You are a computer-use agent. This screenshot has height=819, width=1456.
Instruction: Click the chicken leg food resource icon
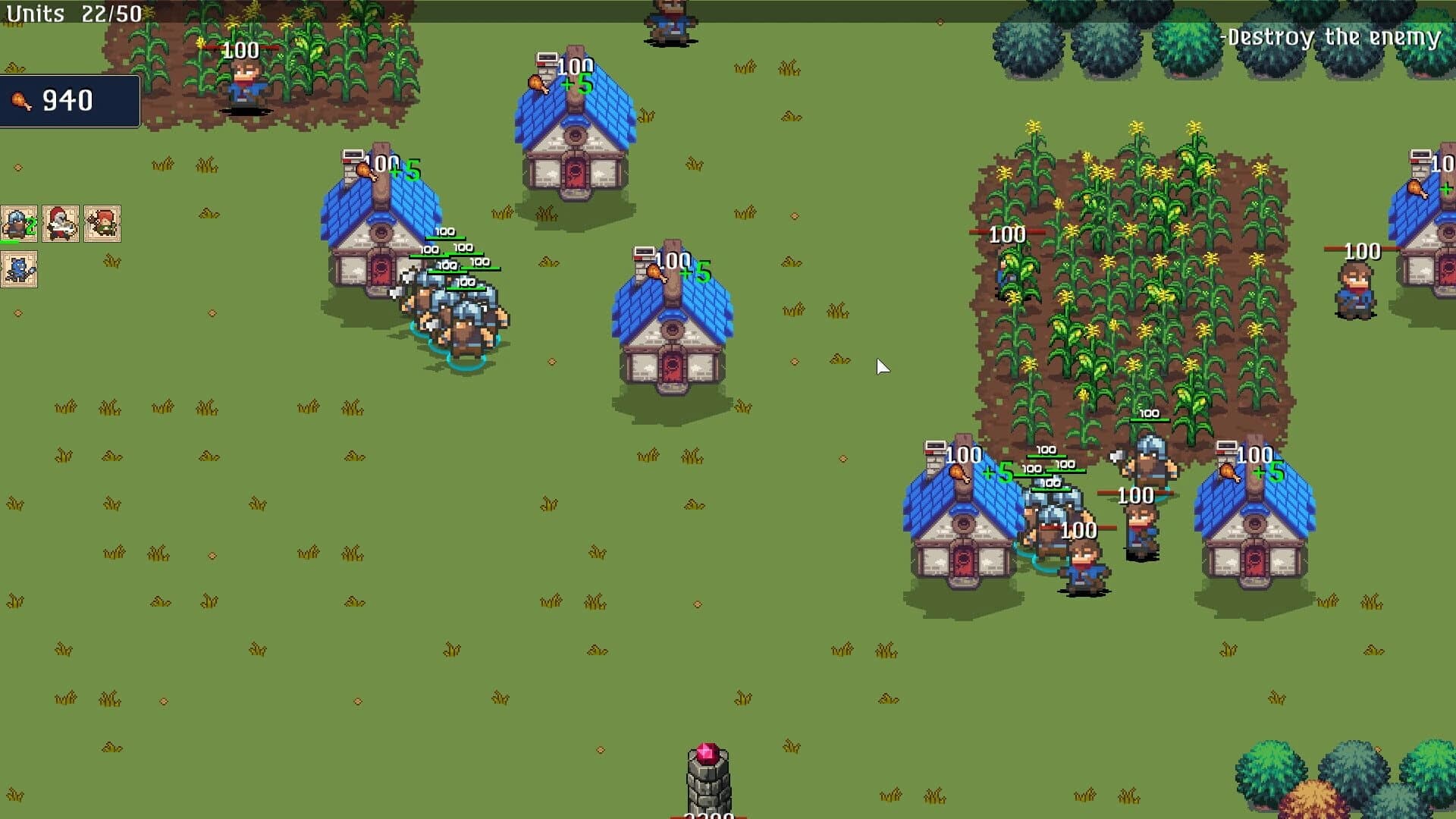pyautogui.click(x=23, y=99)
